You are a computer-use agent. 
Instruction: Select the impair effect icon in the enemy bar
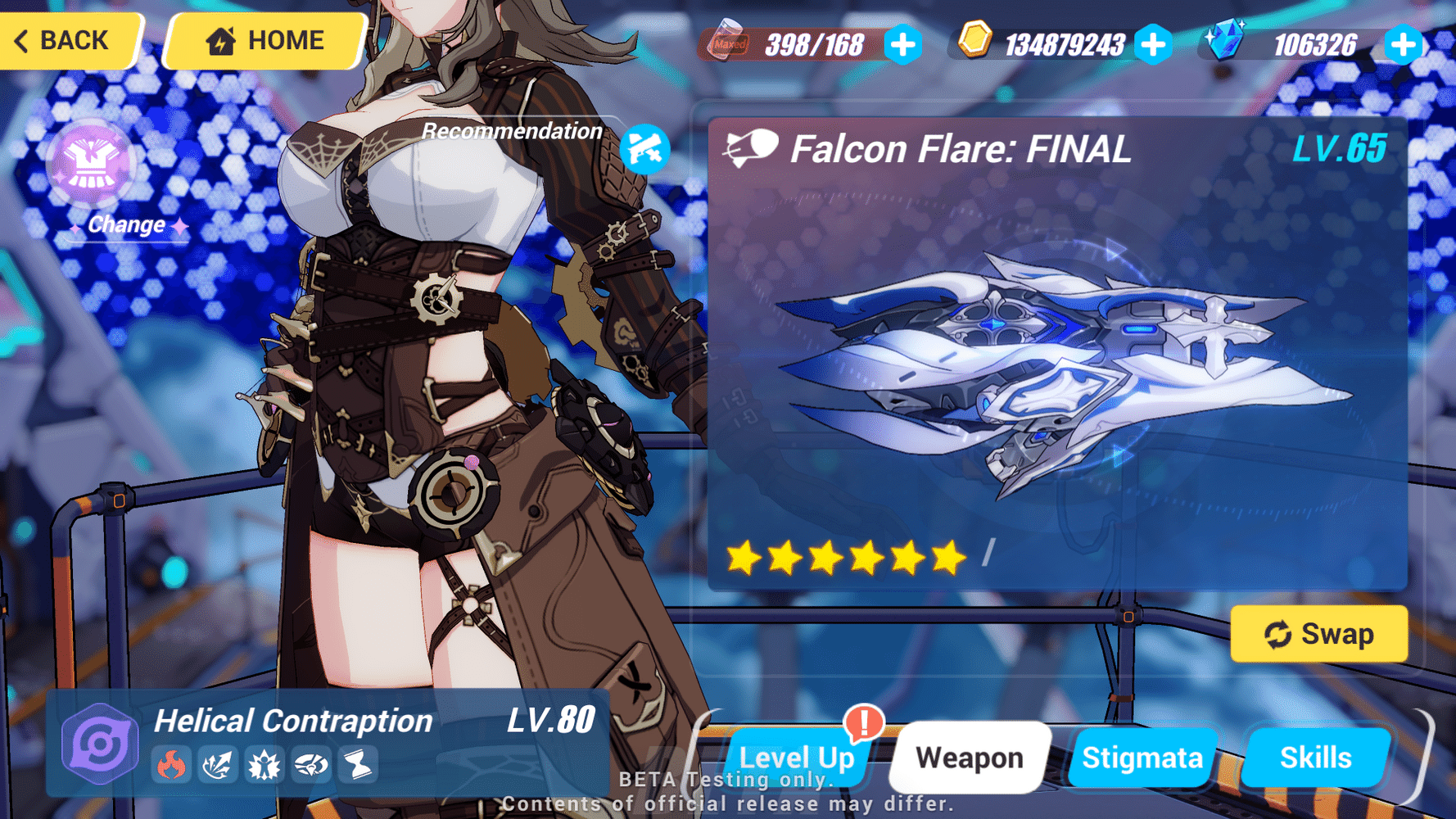pyautogui.click(x=308, y=766)
